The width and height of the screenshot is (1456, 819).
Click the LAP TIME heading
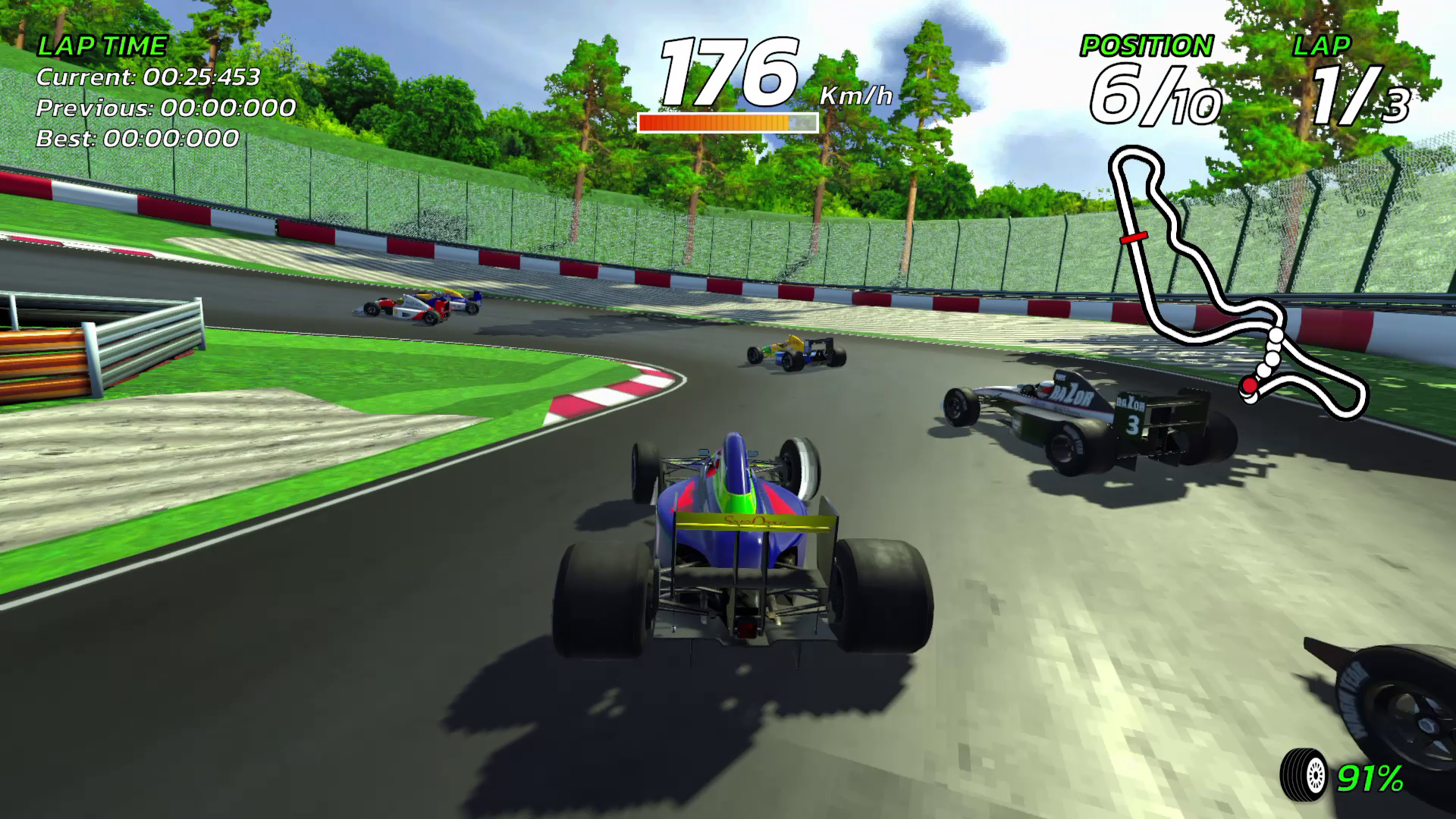pyautogui.click(x=102, y=45)
